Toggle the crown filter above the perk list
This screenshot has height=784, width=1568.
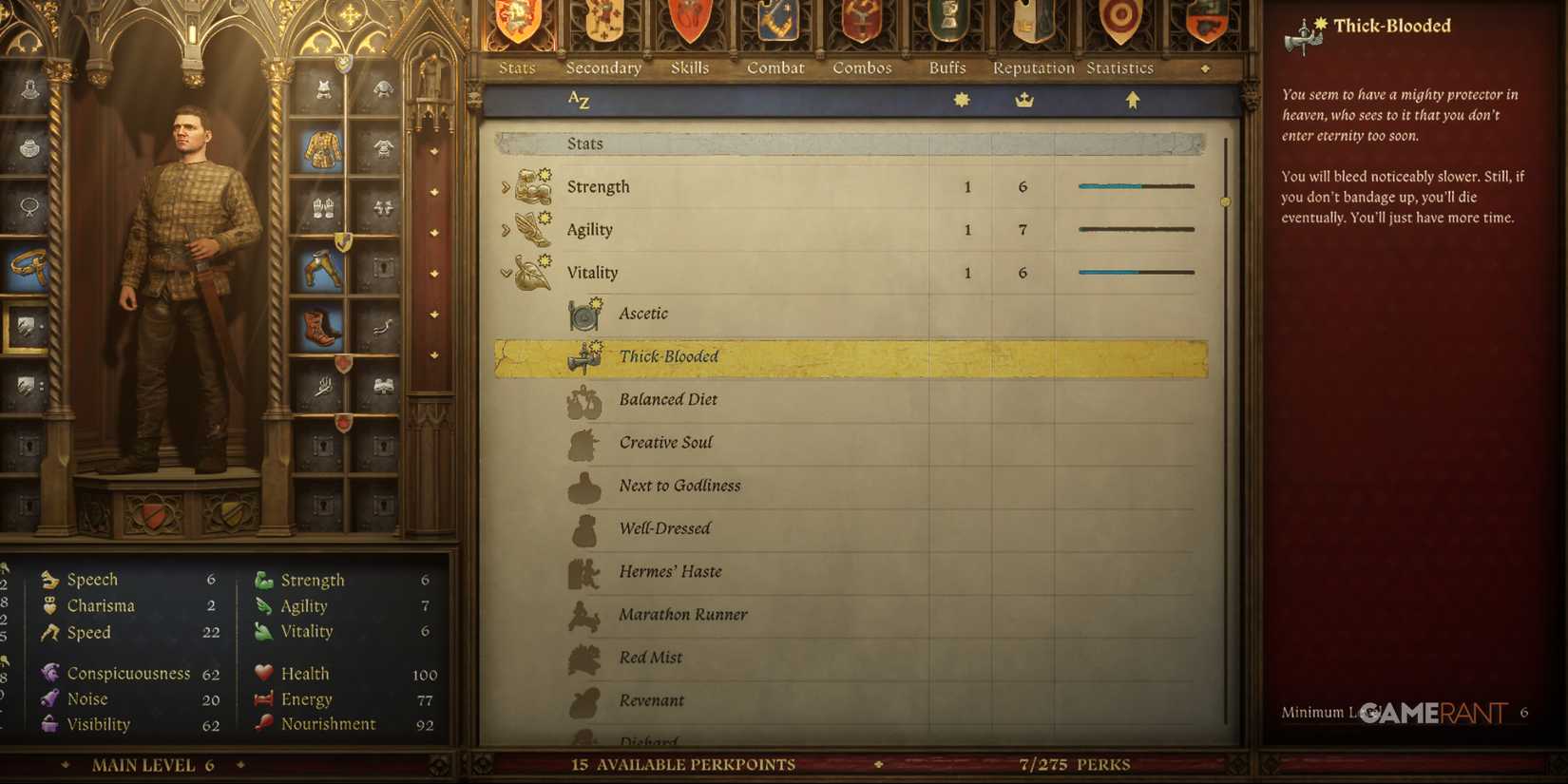coord(1023,98)
